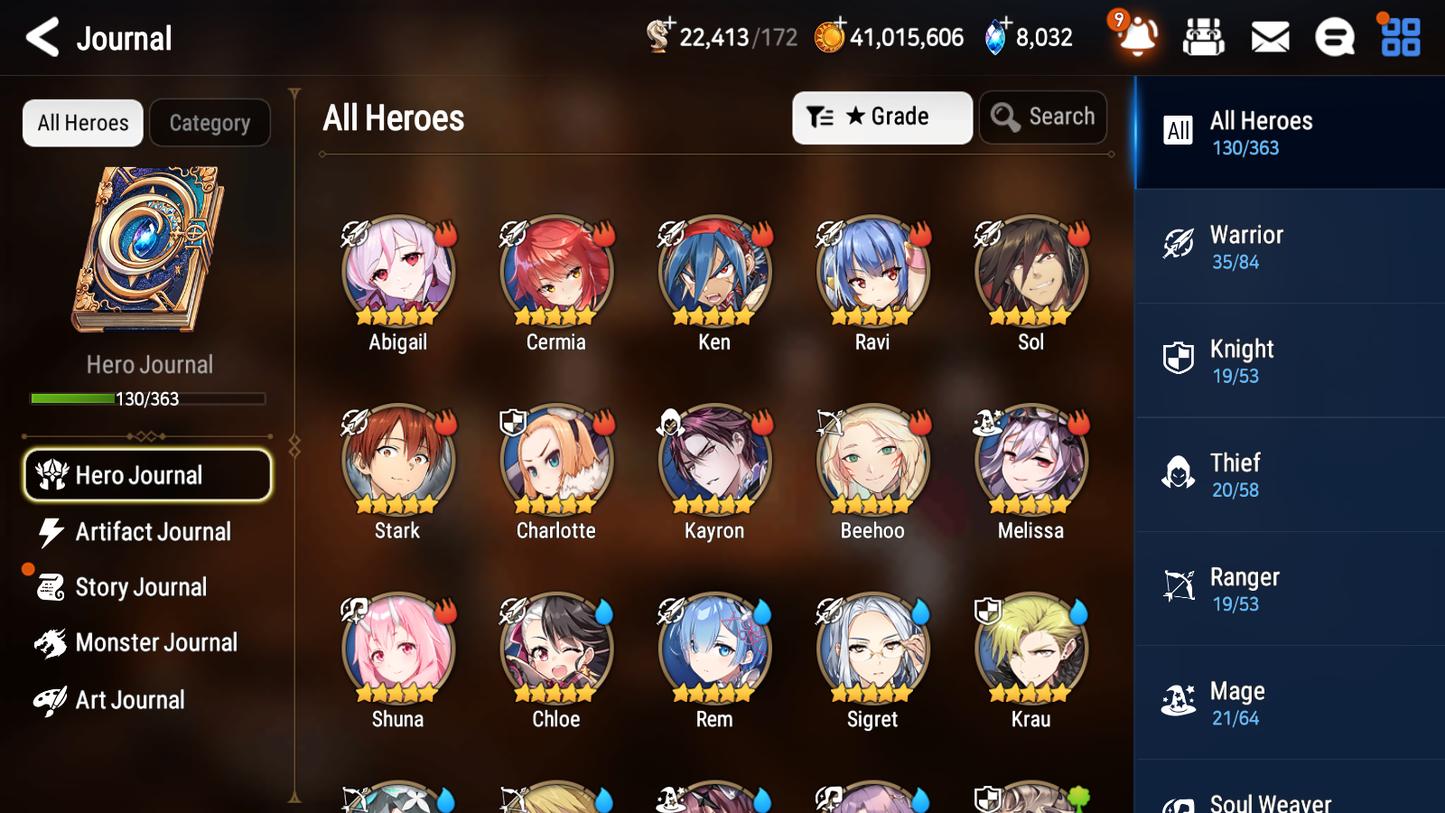
Task: Check the Hero Journal progress bar
Action: [149, 398]
